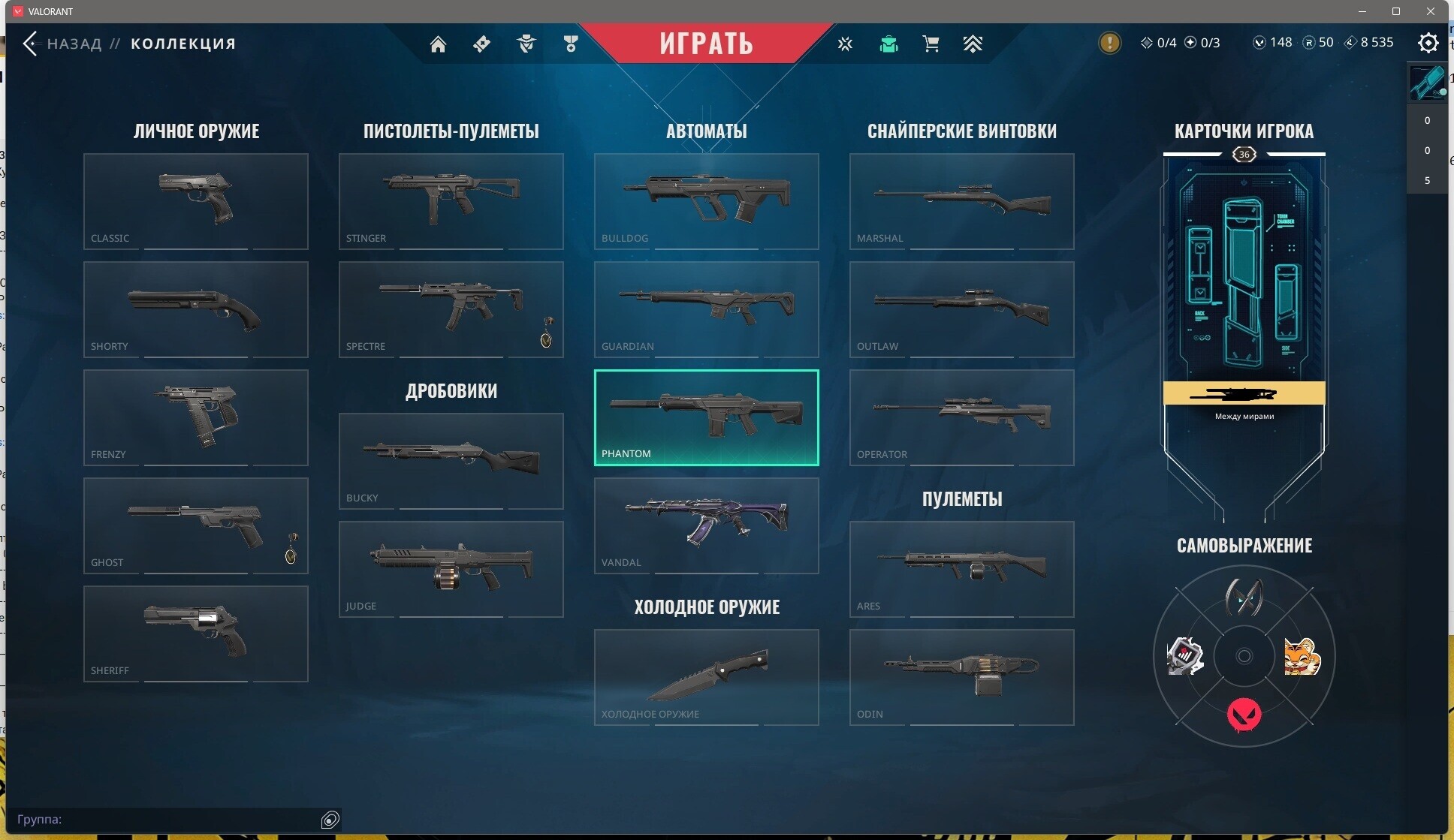This screenshot has height=840, width=1454.
Task: Select the Classic pistol slot
Action: pos(196,201)
